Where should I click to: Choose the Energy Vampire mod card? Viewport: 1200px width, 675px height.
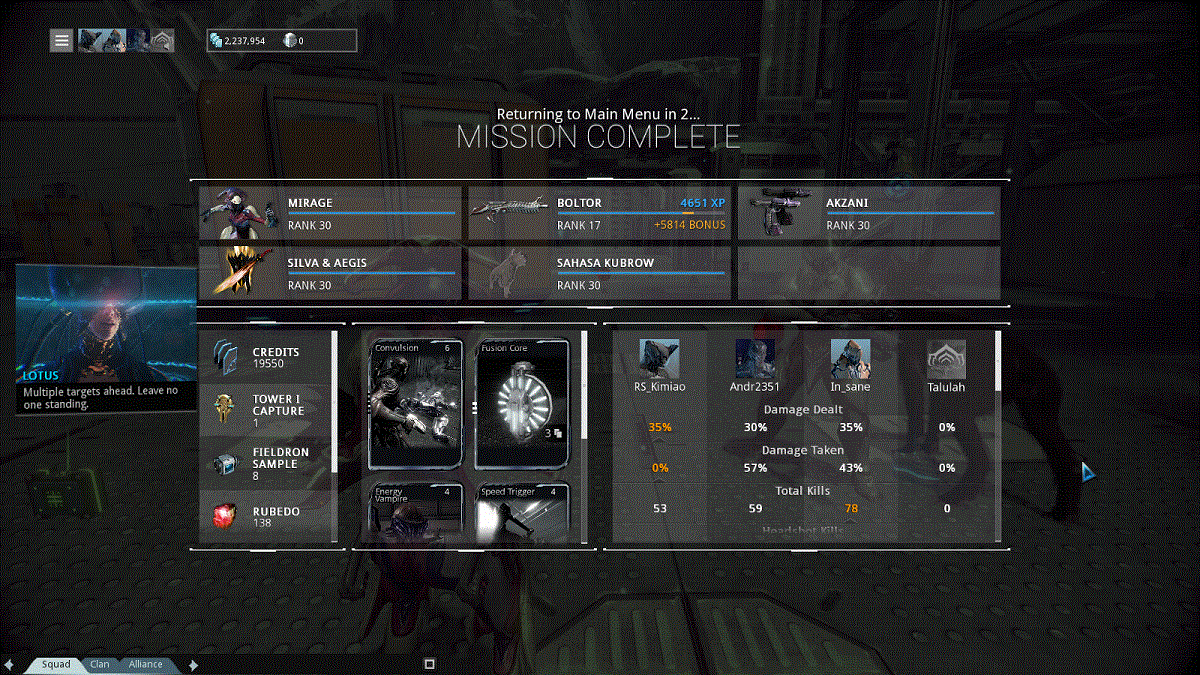coord(416,512)
